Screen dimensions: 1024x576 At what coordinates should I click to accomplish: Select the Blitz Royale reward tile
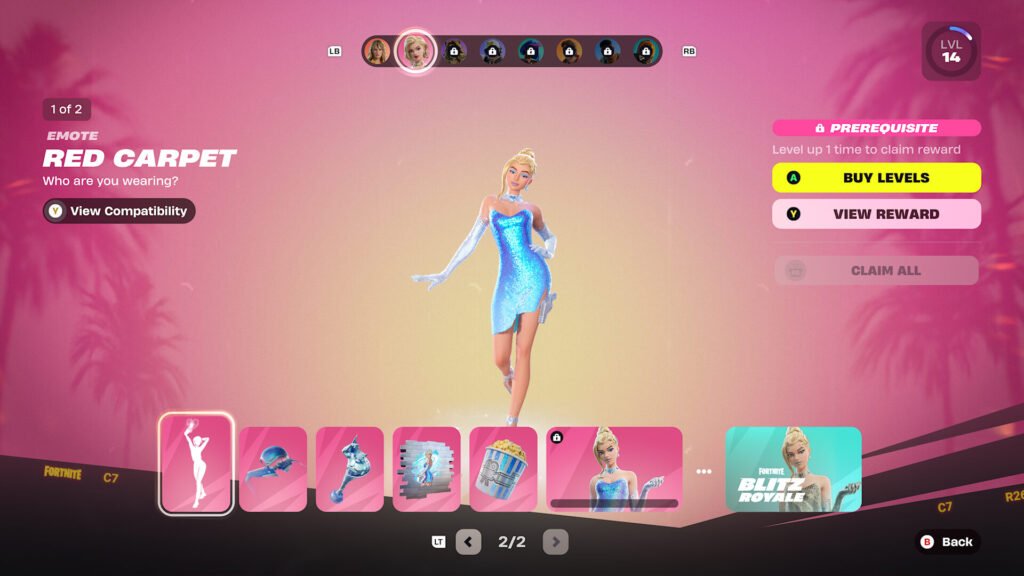(x=793, y=469)
